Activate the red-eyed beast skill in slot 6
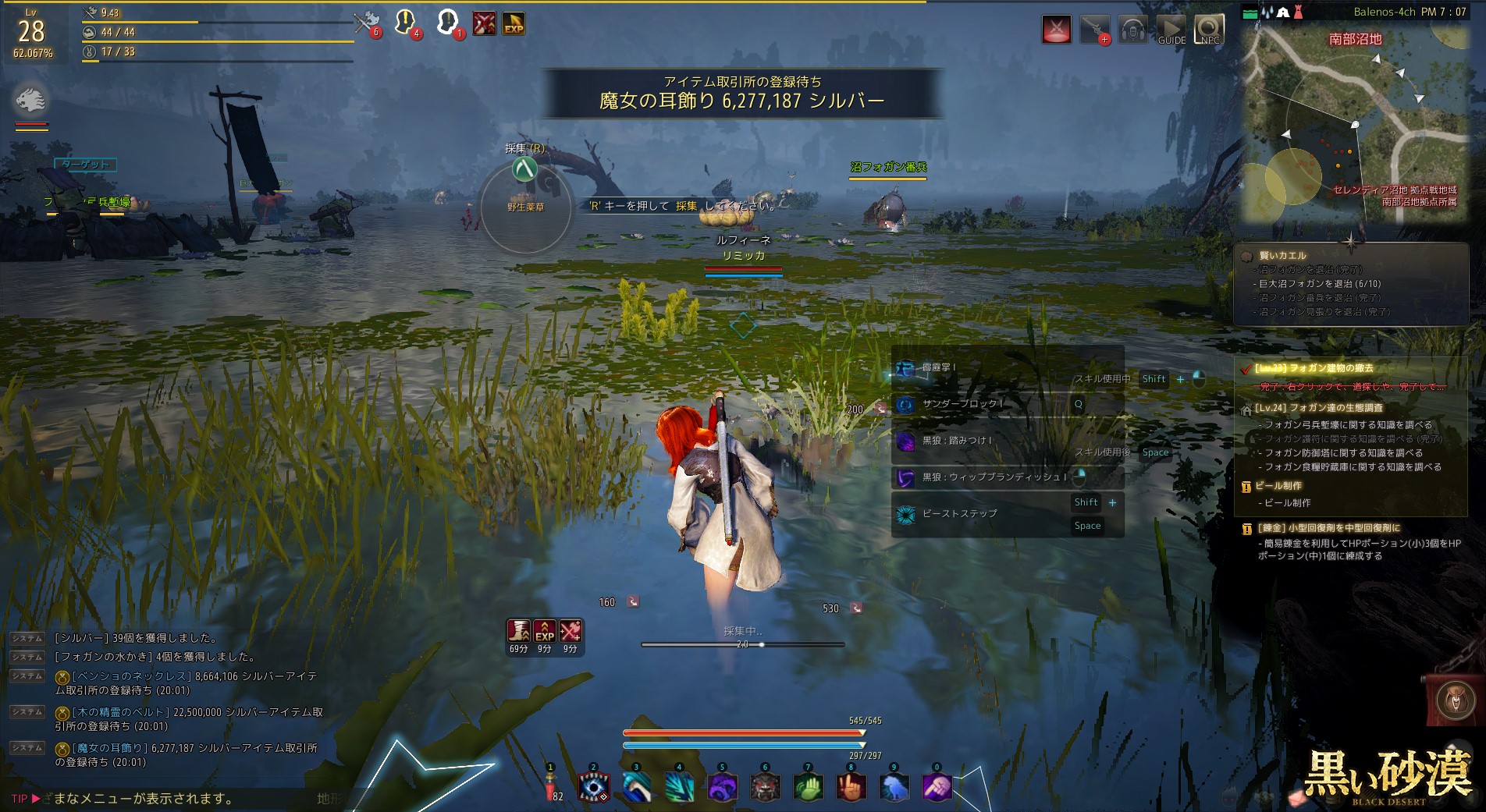This screenshot has width=1486, height=812. point(765,786)
